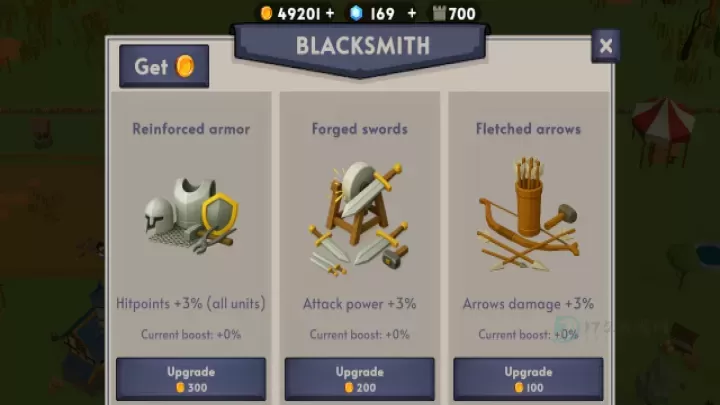Pick the Fletched arrows bow and quiver image
The width and height of the screenshot is (720, 405).
tap(527, 218)
